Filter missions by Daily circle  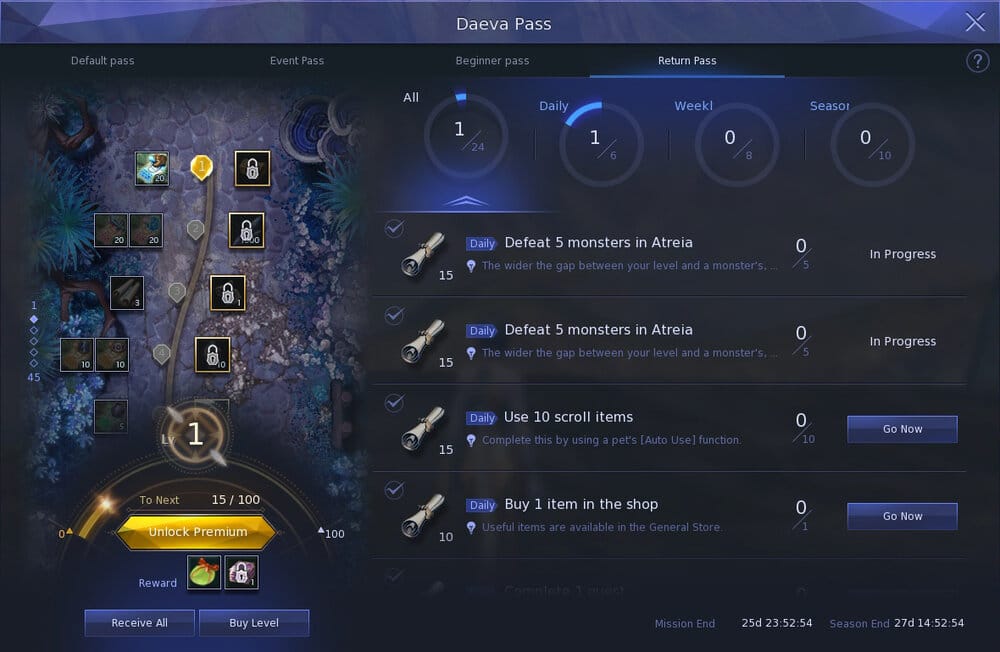(x=601, y=143)
